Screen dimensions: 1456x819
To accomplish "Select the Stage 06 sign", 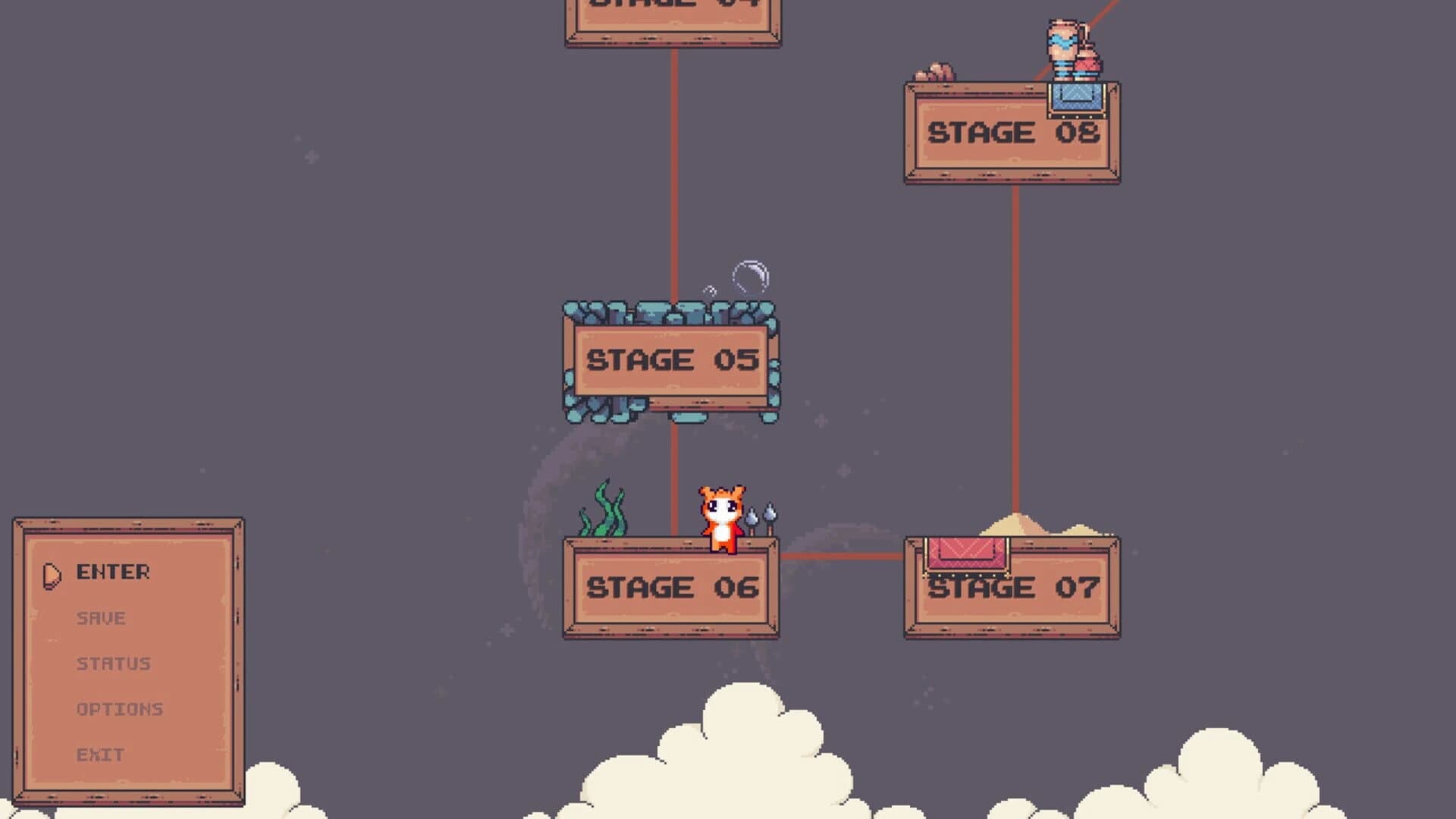I will (x=670, y=585).
